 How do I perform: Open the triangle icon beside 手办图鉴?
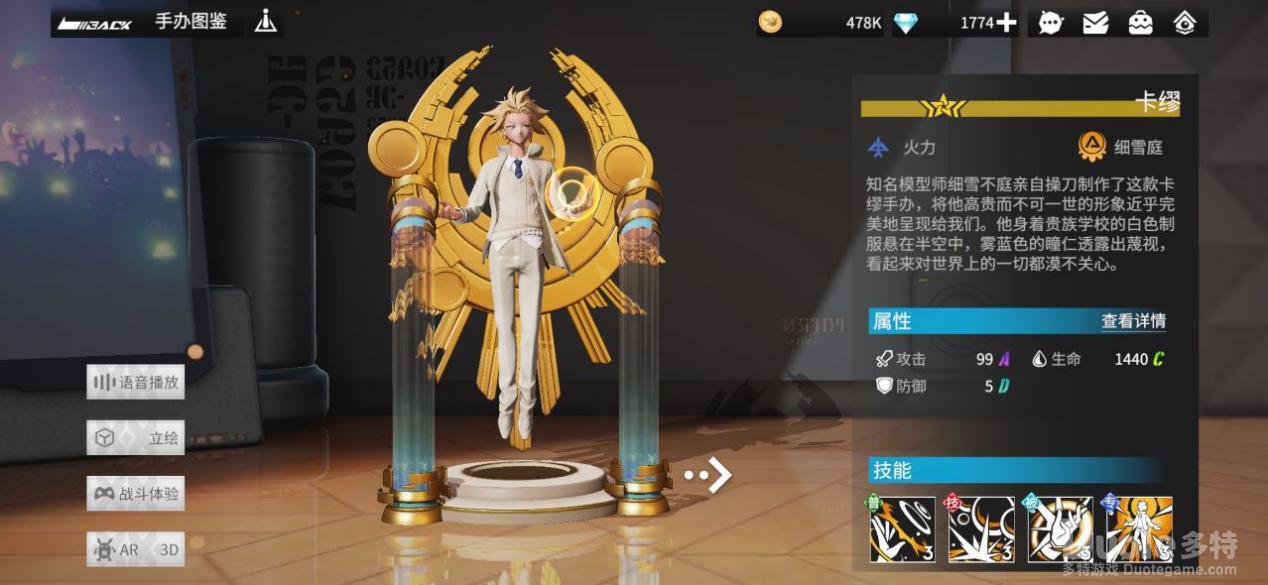265,21
